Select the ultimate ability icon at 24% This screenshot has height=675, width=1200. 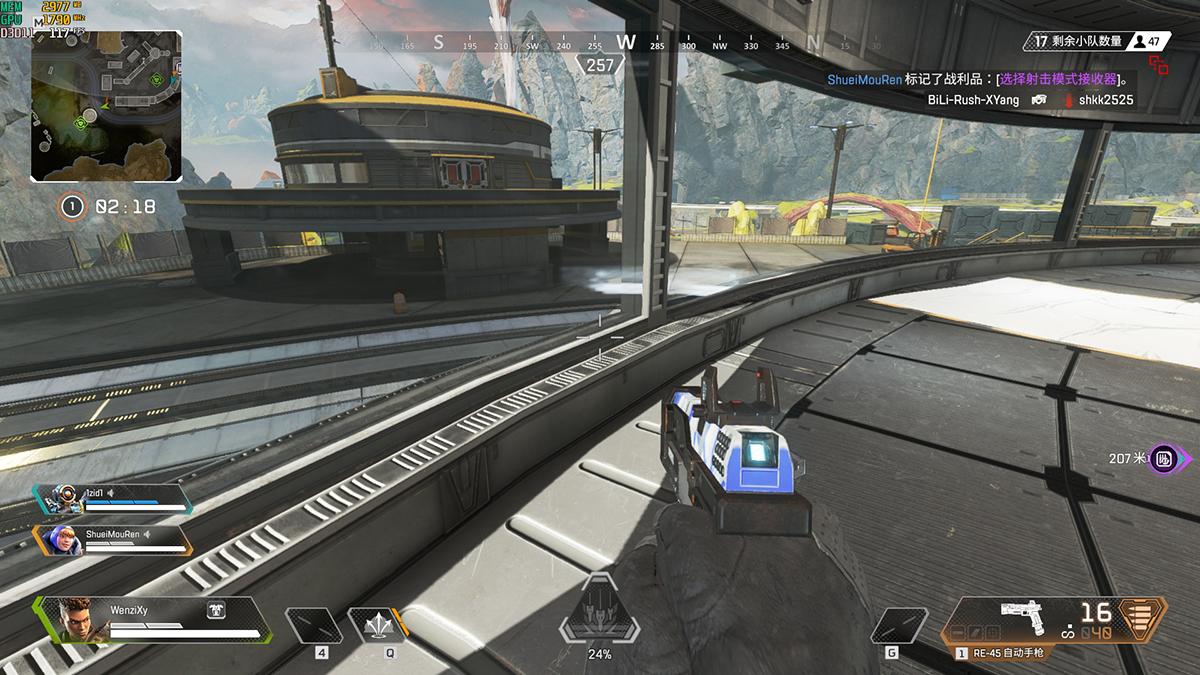point(599,613)
